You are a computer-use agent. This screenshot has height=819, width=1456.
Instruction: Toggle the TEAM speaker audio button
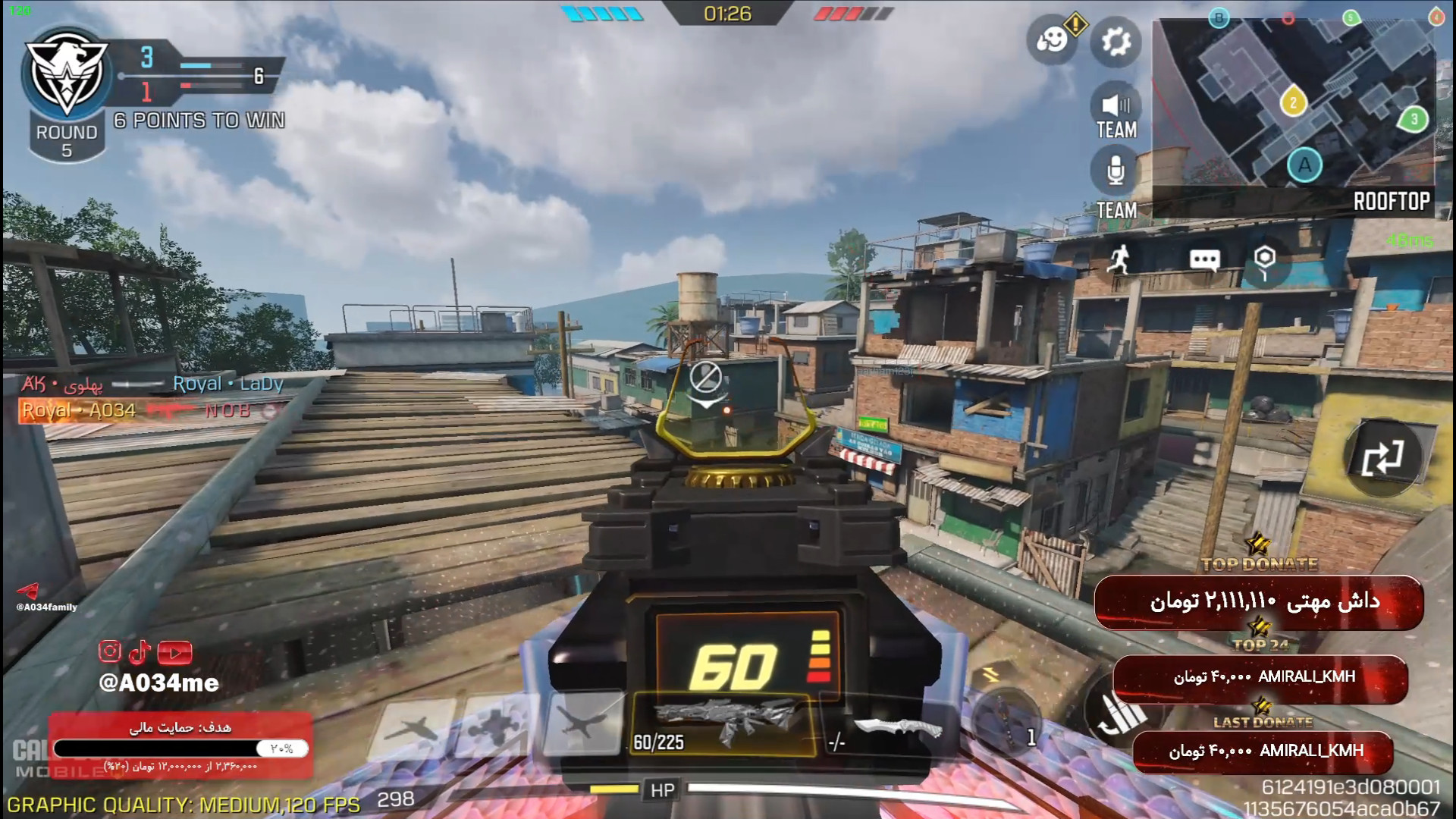1116,105
